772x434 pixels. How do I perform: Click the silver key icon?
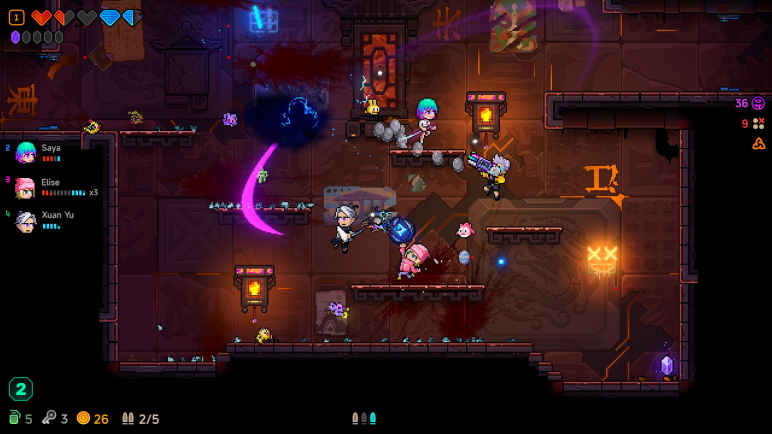point(49,418)
